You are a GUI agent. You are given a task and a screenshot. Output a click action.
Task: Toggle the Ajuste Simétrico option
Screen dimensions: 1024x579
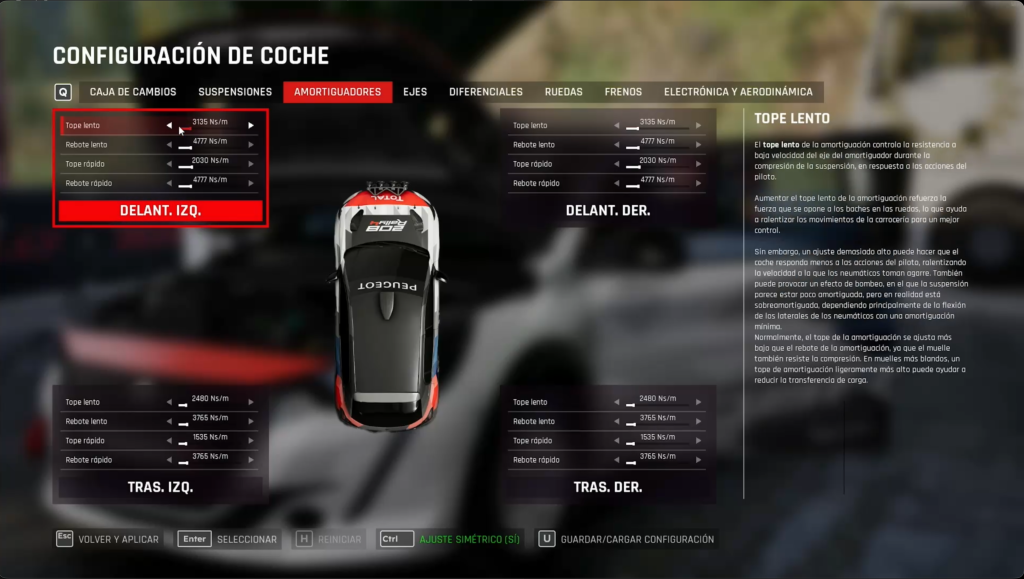451,539
